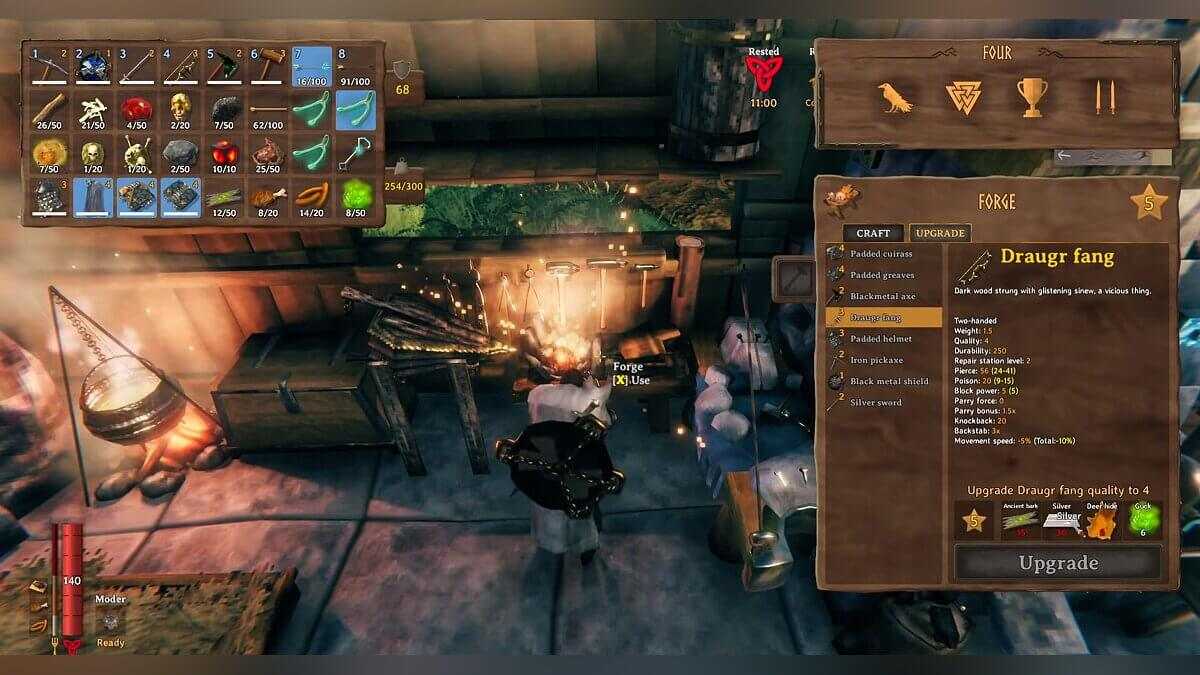Viewport: 1200px width, 675px height.
Task: Click the Upgrade button in the Forge
Action: tap(1057, 563)
